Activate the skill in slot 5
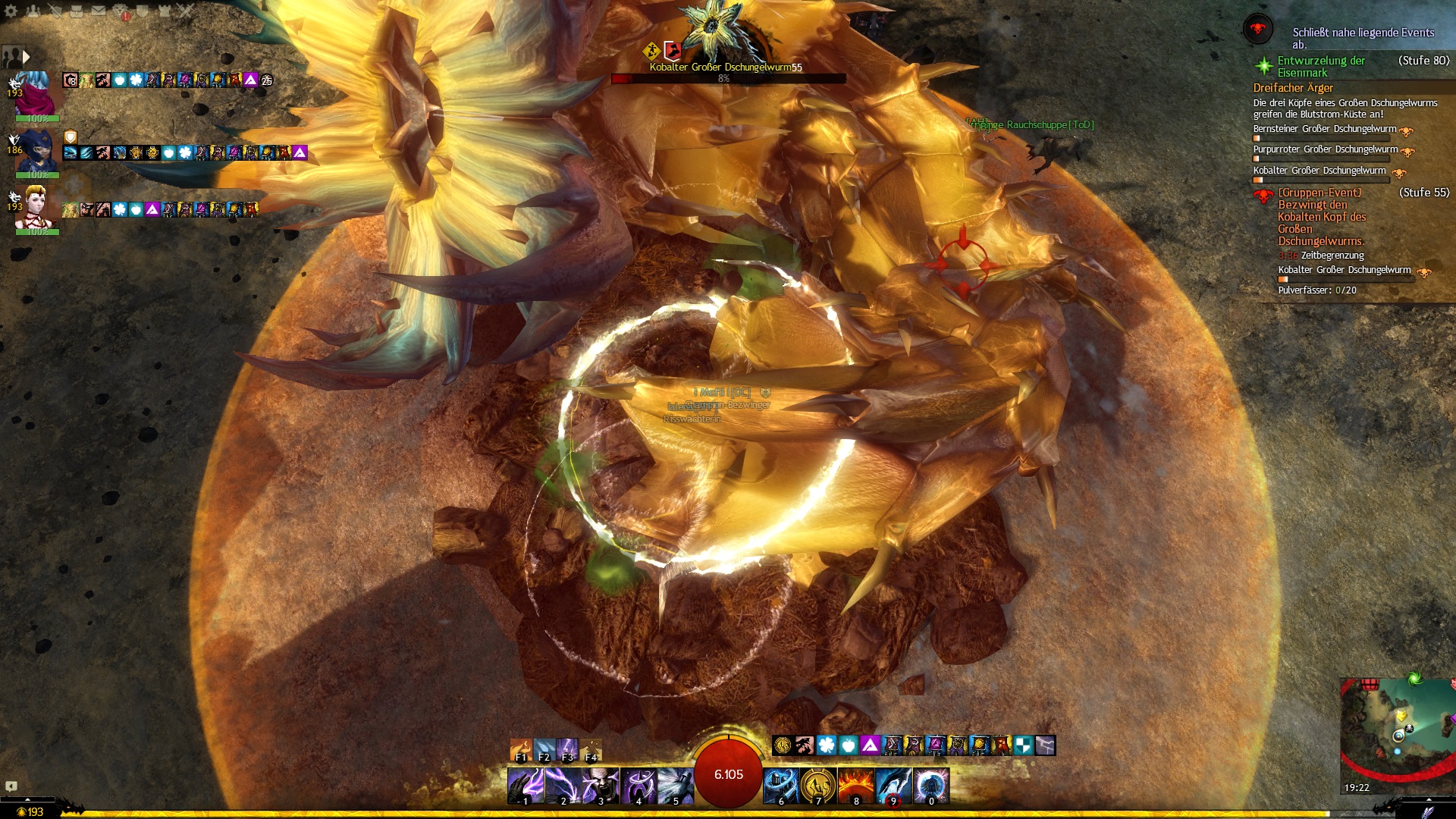 coord(675,786)
